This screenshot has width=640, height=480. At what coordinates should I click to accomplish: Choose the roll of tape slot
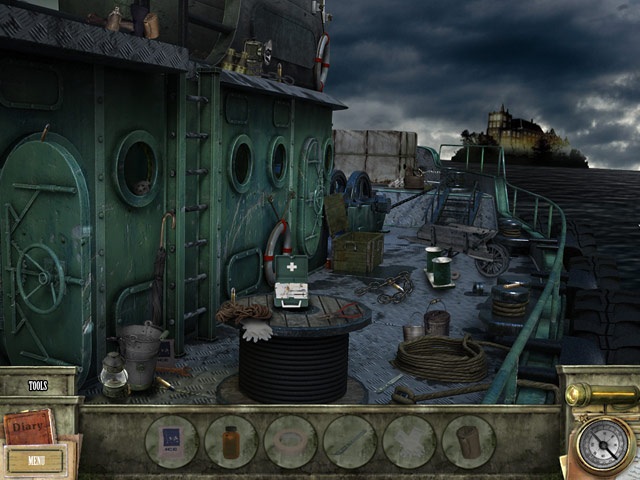coord(290,442)
